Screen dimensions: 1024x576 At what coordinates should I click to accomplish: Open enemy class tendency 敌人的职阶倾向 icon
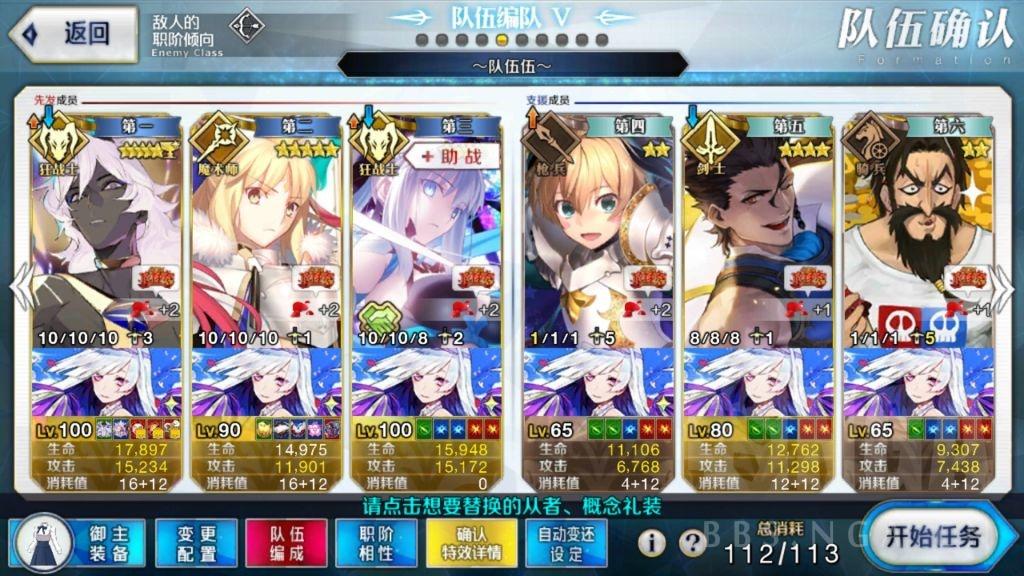click(x=246, y=26)
